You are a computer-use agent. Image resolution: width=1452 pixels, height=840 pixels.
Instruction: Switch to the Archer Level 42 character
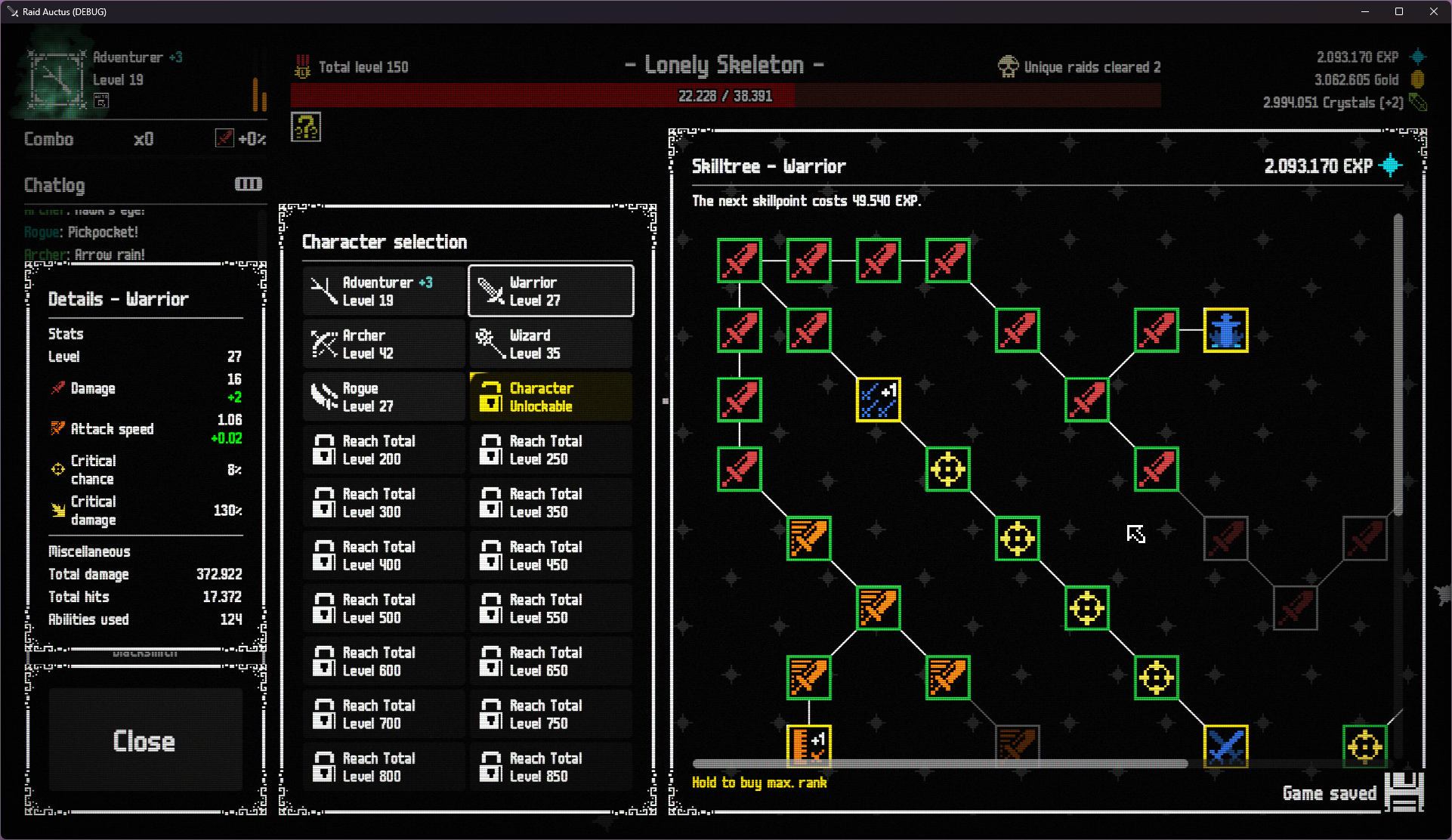(x=384, y=344)
